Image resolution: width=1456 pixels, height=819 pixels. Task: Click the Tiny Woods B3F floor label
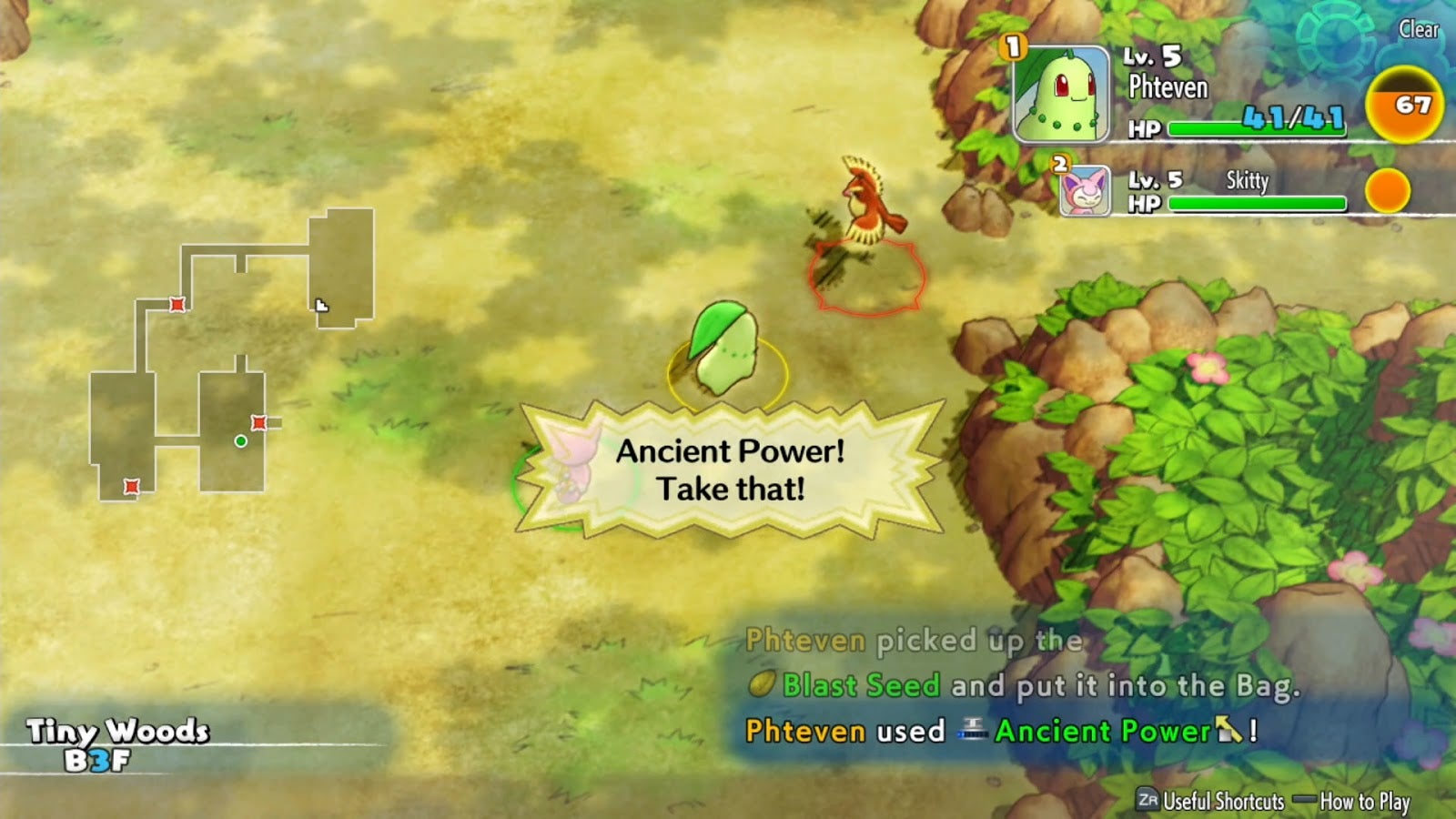click(116, 743)
